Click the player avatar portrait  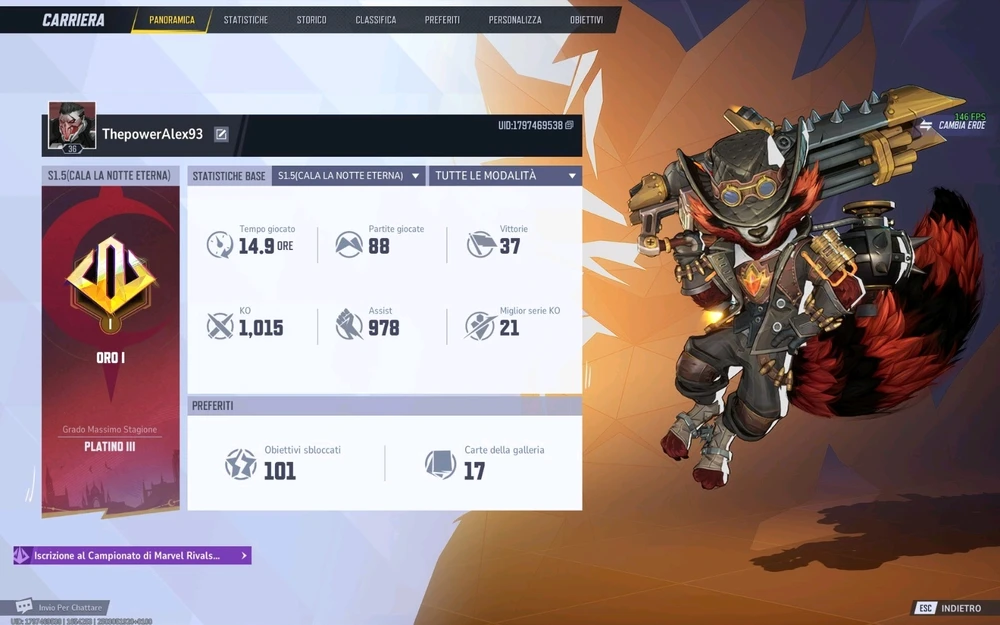tap(72, 126)
